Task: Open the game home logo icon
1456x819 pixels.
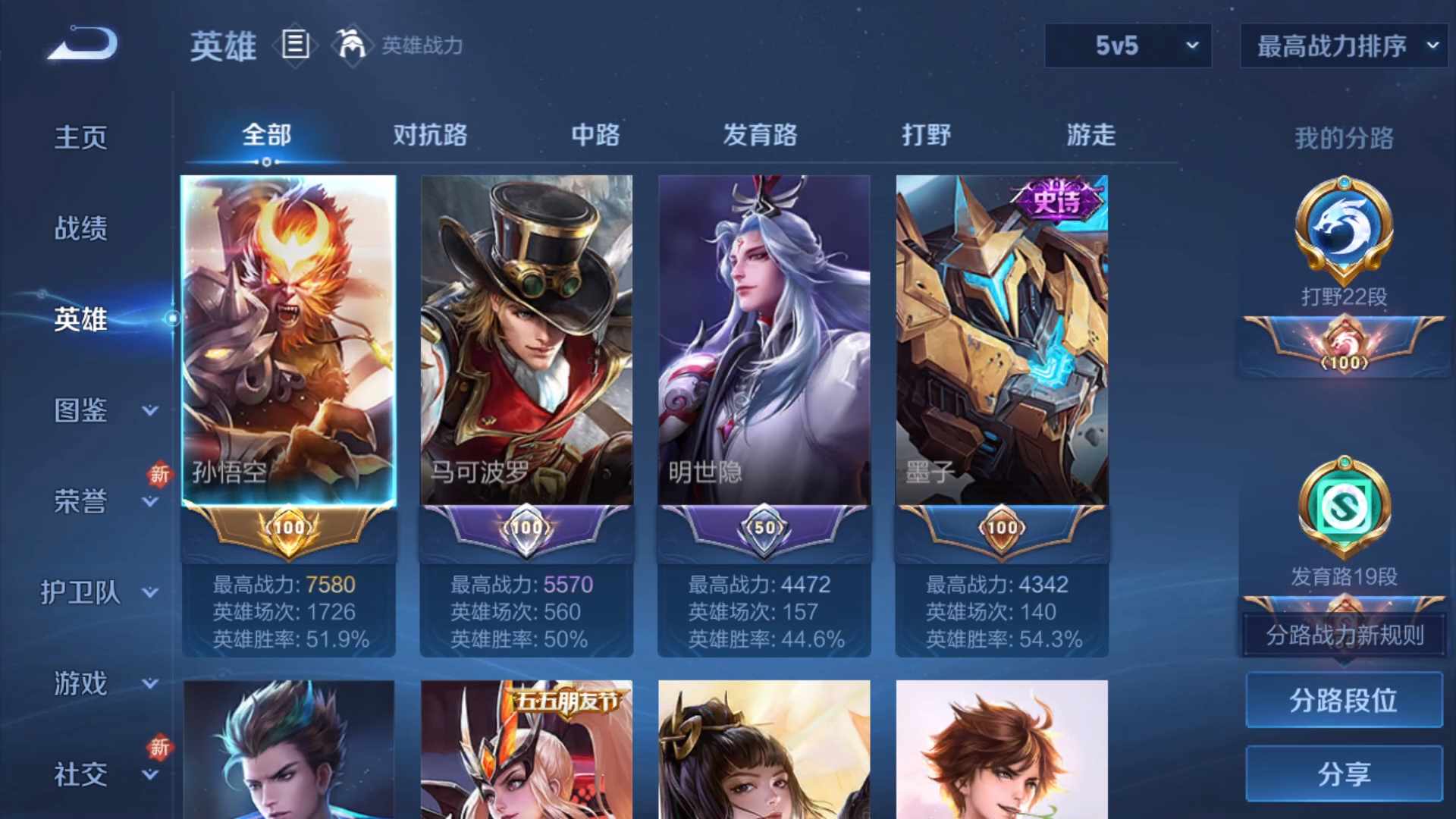Action: [80, 45]
